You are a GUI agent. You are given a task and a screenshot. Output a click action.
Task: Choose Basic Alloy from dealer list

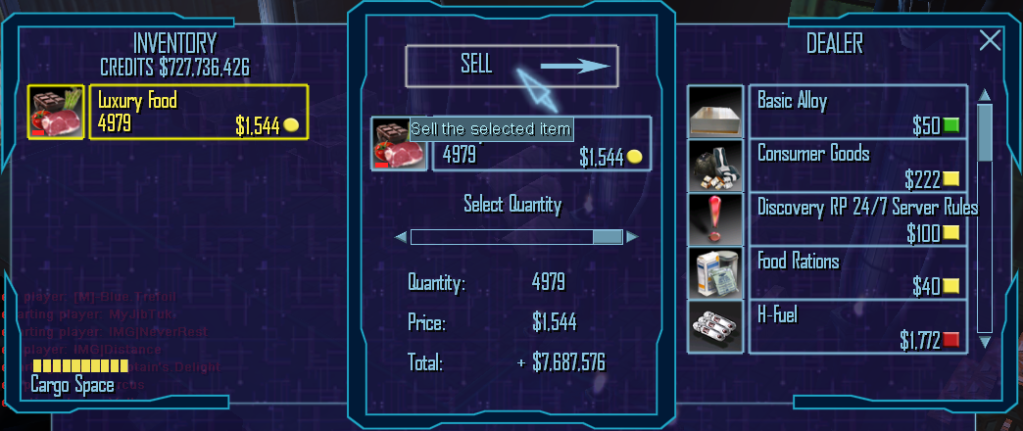pyautogui.click(x=857, y=112)
